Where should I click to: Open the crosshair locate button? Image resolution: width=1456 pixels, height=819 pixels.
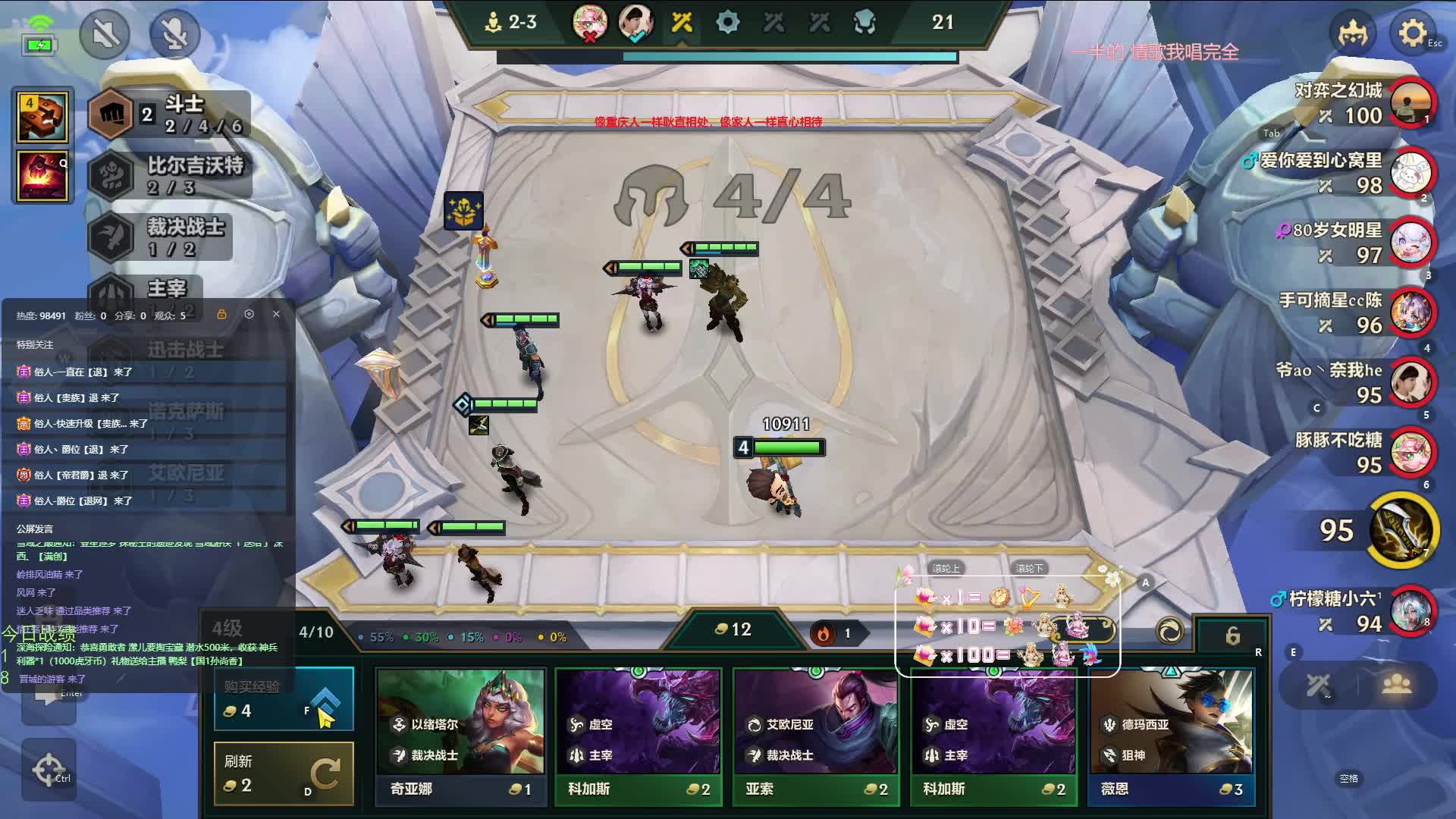[x=49, y=770]
